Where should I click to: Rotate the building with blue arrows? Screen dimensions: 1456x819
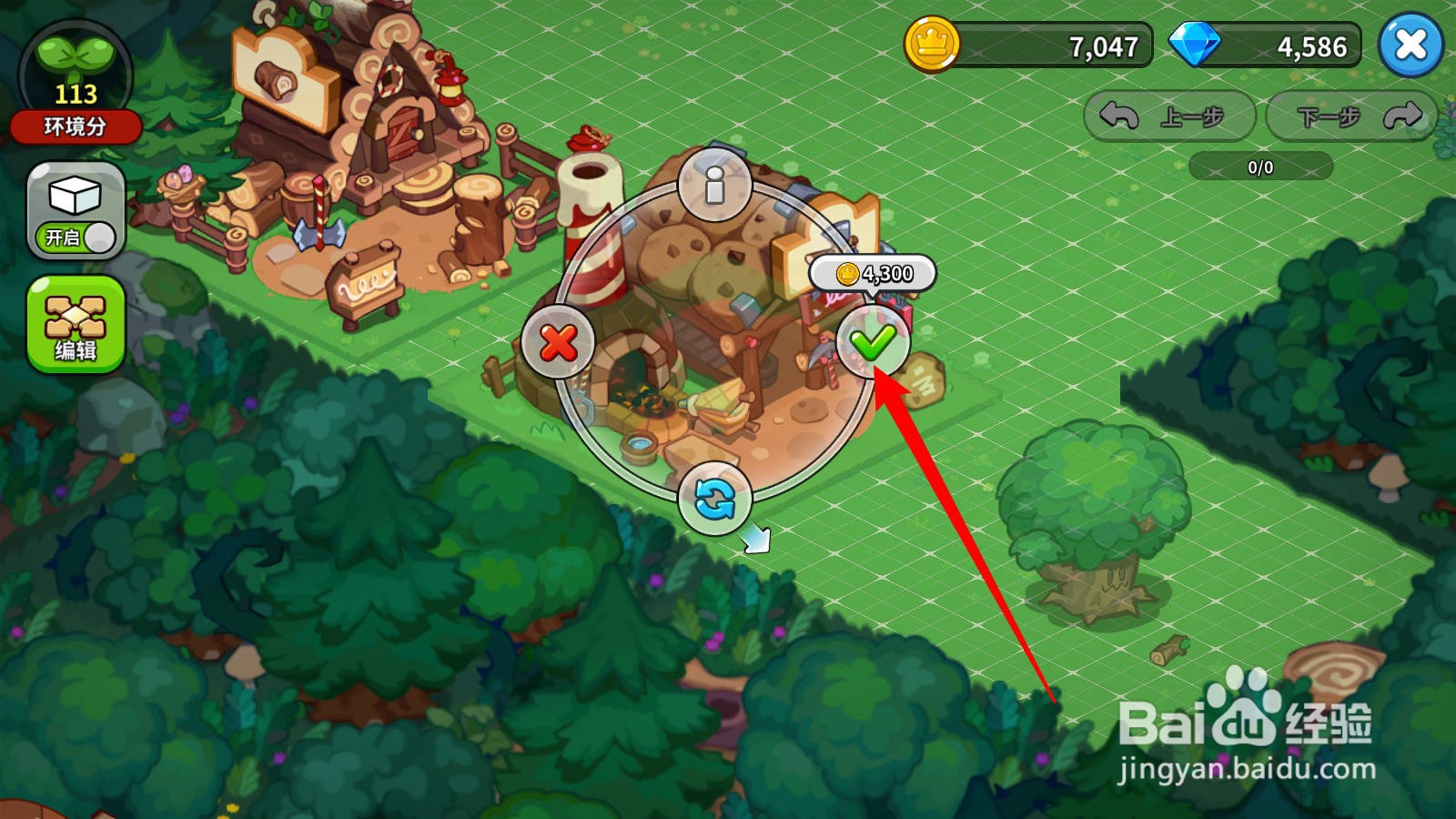(x=715, y=500)
